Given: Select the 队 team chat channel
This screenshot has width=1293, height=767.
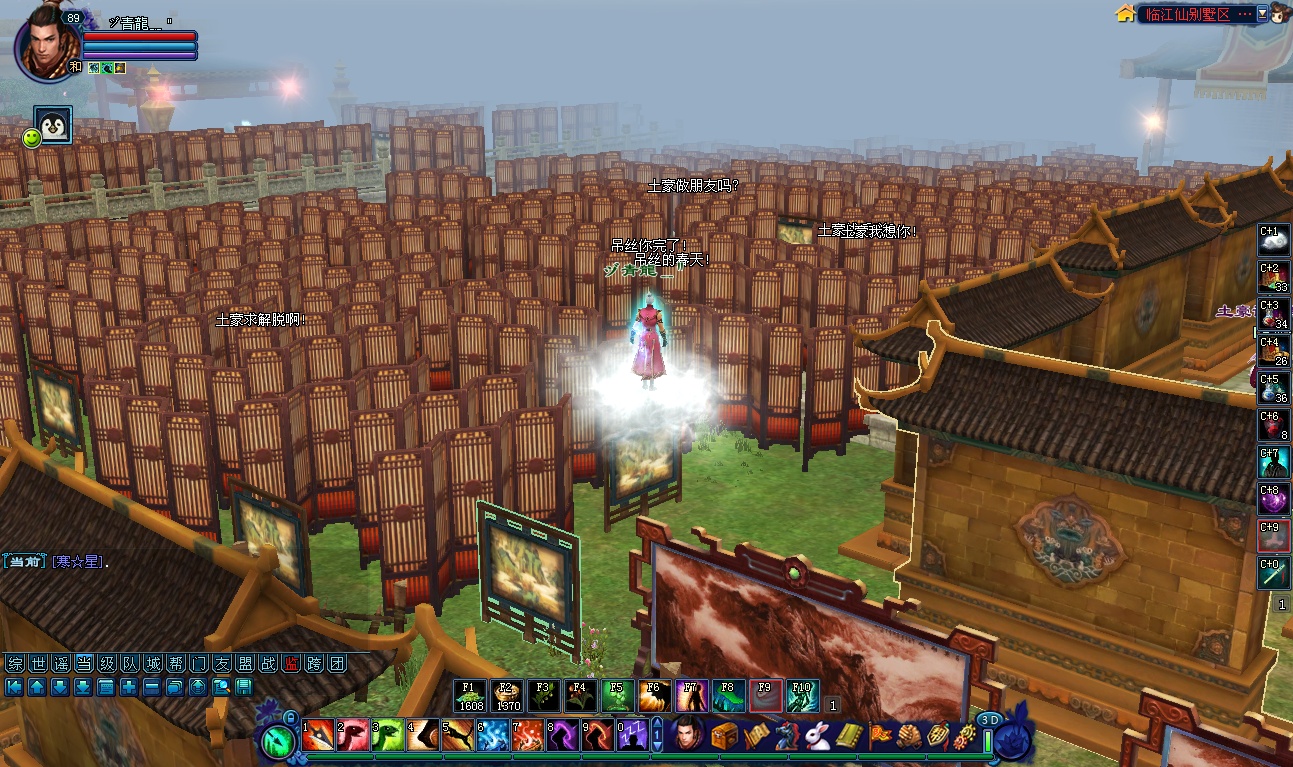Looking at the screenshot, I should pos(130,663).
